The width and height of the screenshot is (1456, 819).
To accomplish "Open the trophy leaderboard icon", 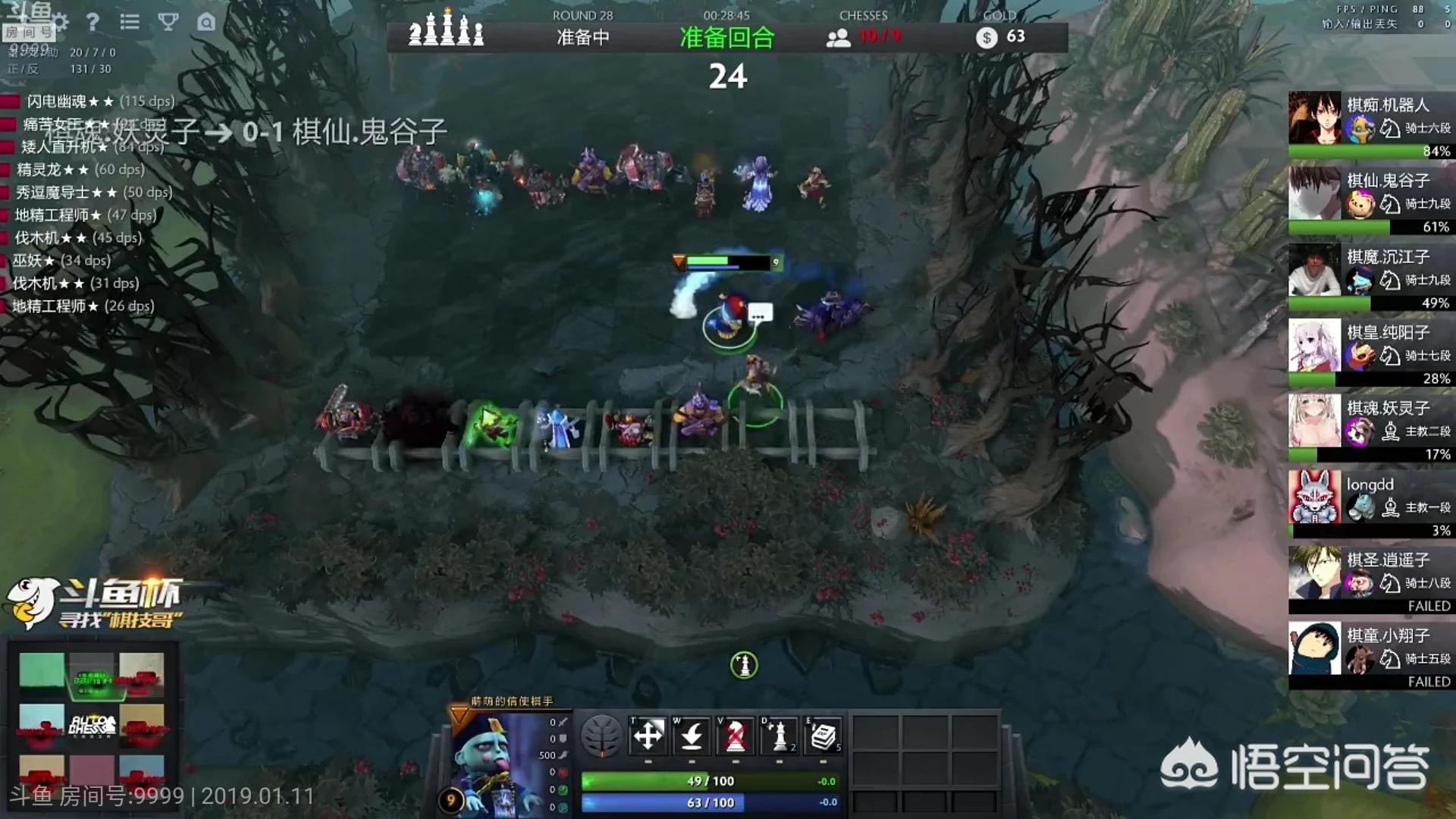I will [168, 22].
